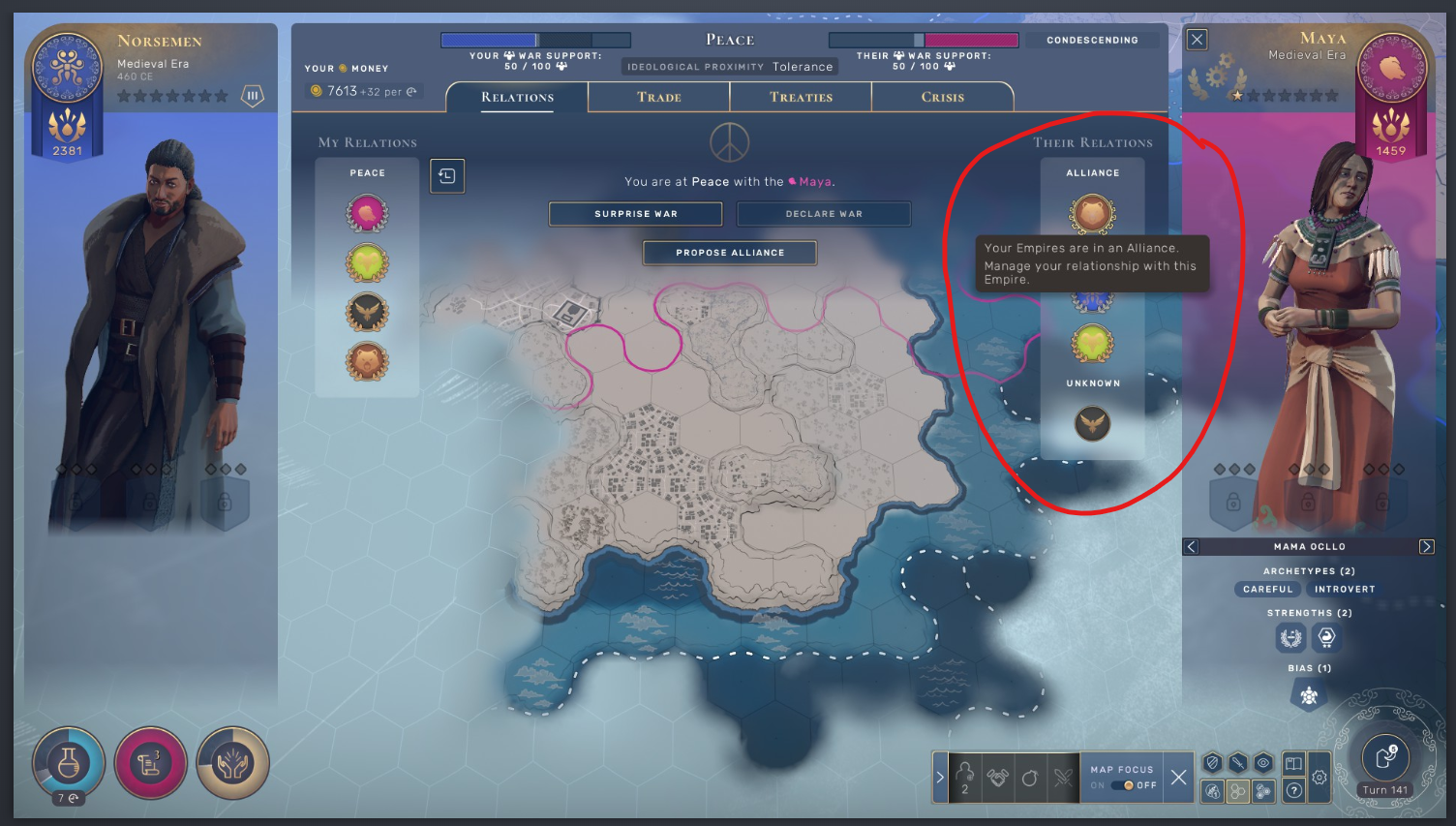Select the pink Maya emblem under My Relations
The height and width of the screenshot is (826, 1456).
[367, 214]
